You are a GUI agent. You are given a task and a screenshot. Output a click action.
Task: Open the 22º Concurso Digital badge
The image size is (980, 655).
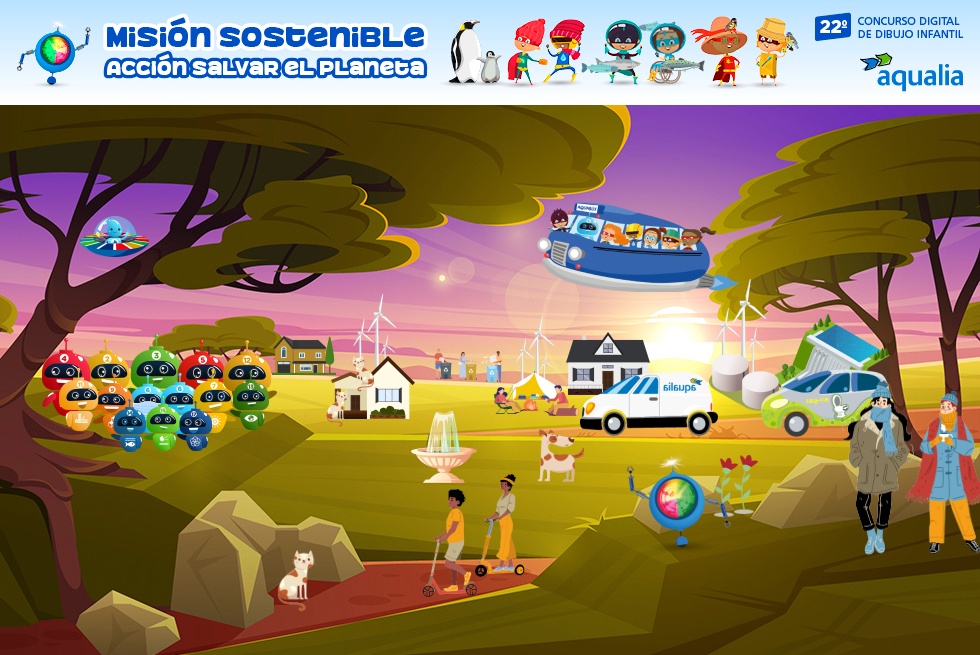(x=890, y=27)
